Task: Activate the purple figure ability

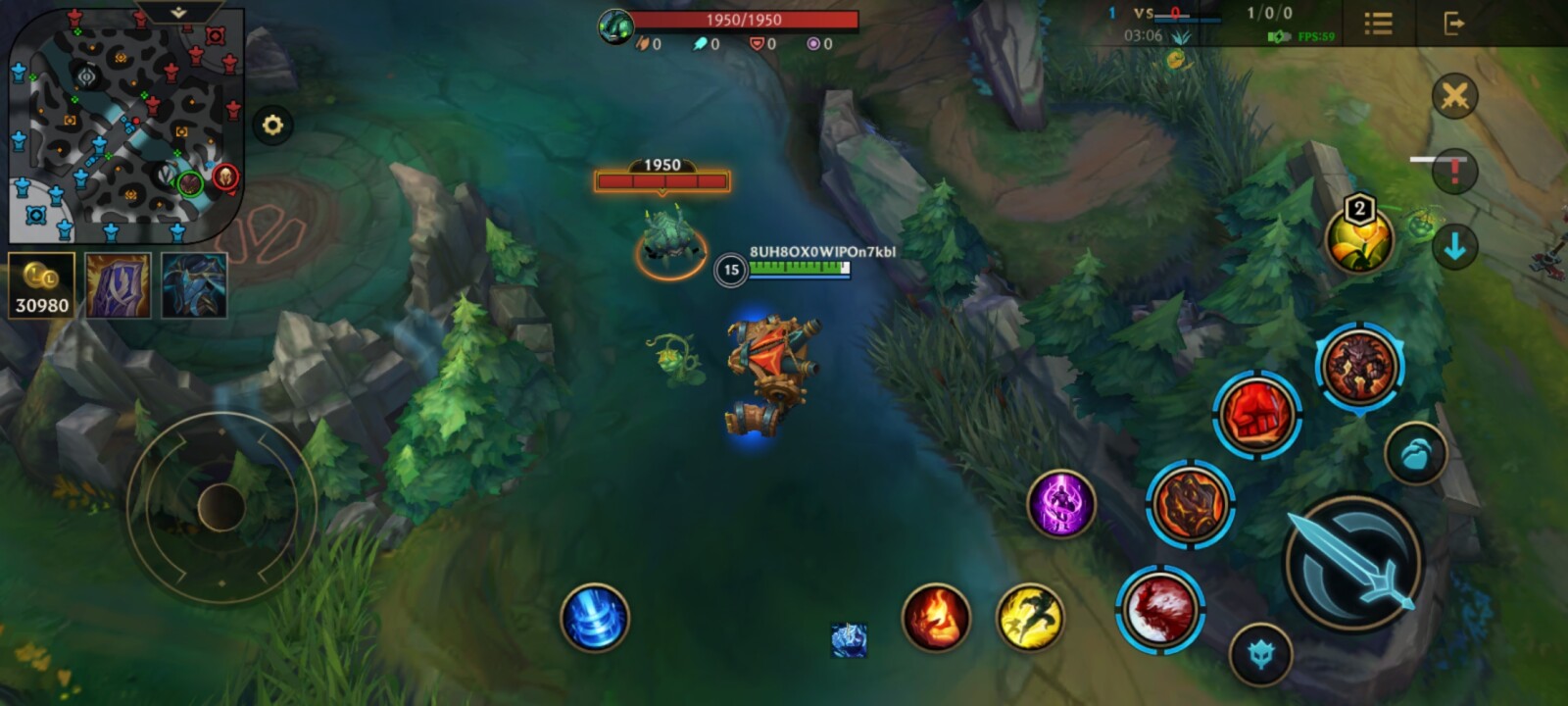Action: [1060, 504]
